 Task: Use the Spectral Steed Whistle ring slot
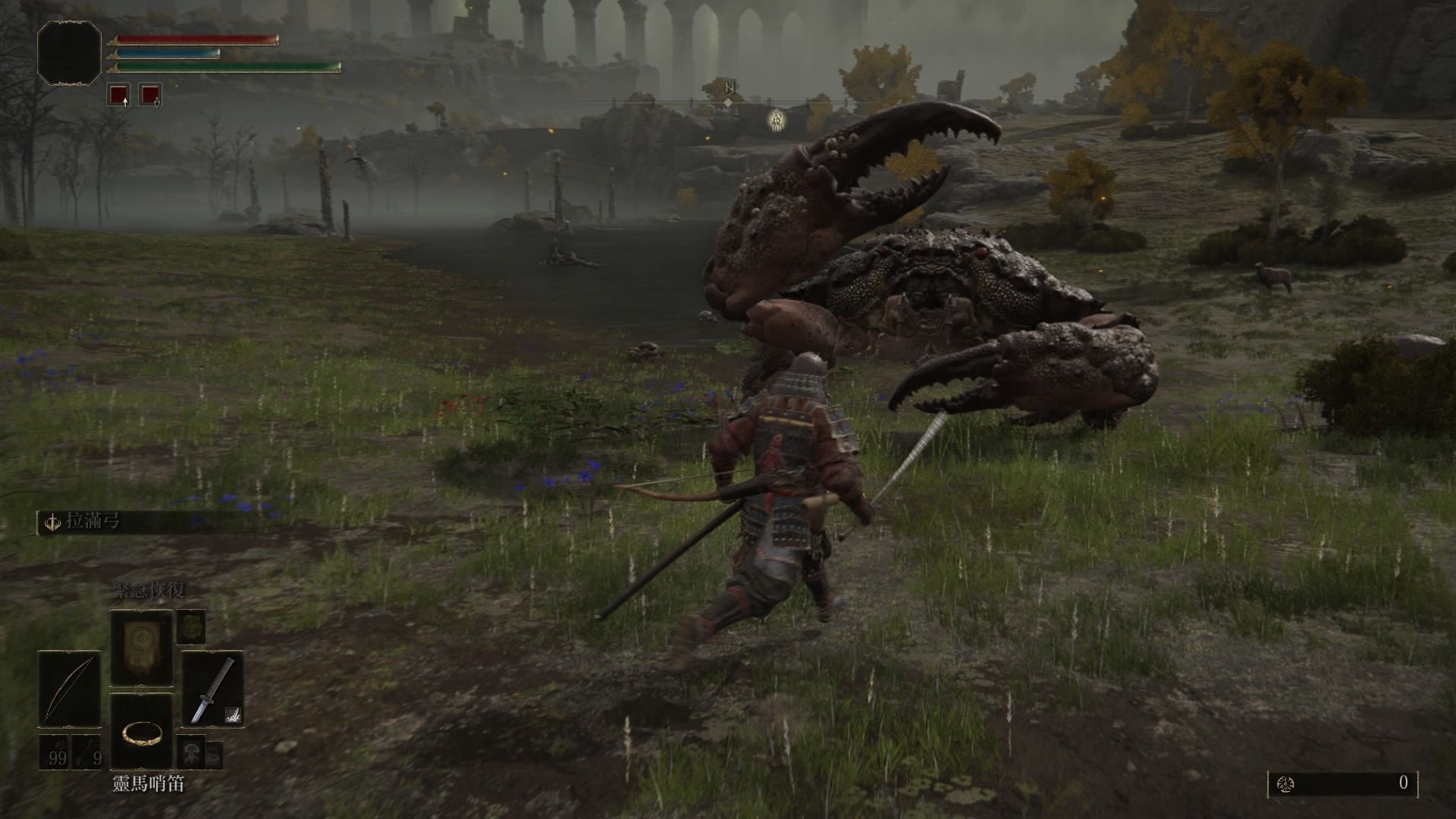coord(141,731)
